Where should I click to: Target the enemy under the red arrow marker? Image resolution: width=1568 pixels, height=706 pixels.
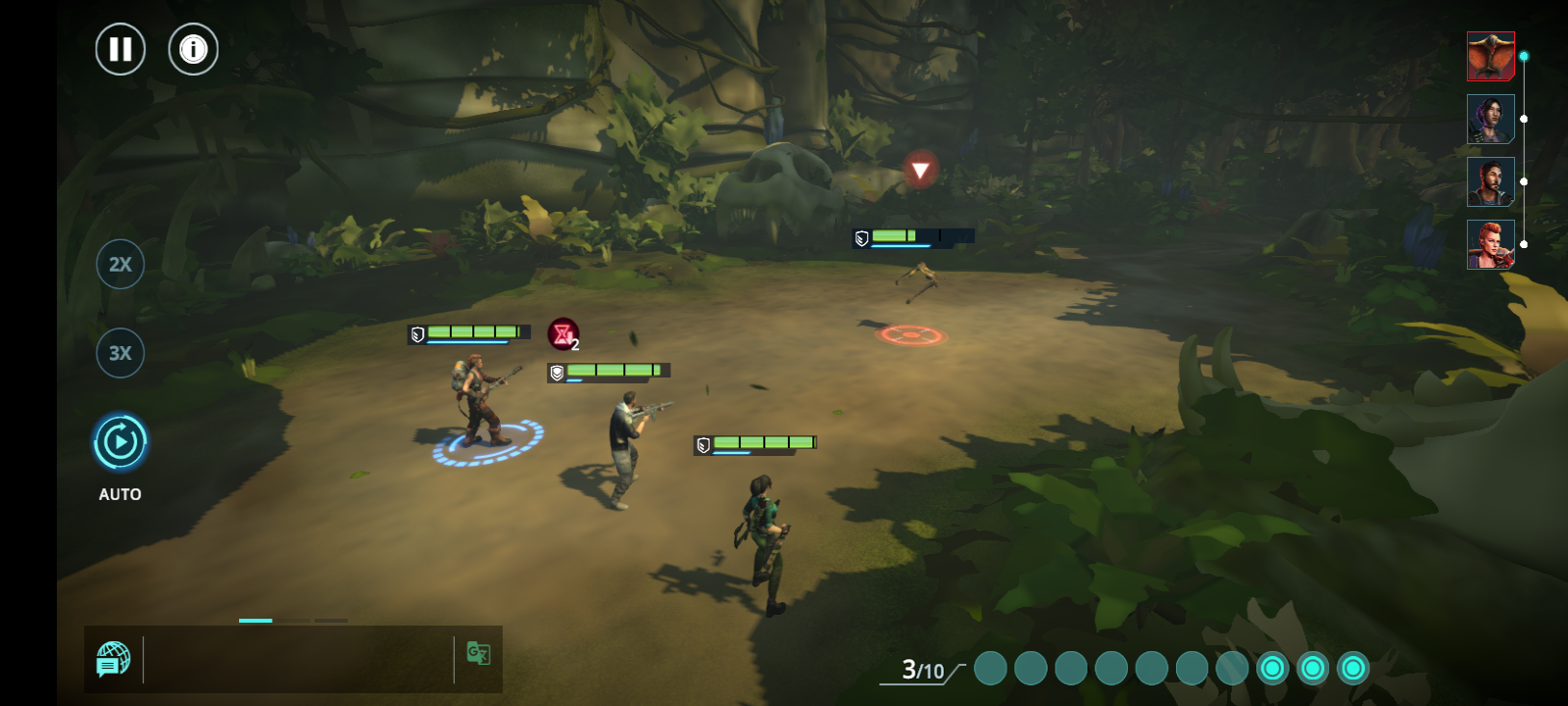(x=918, y=279)
